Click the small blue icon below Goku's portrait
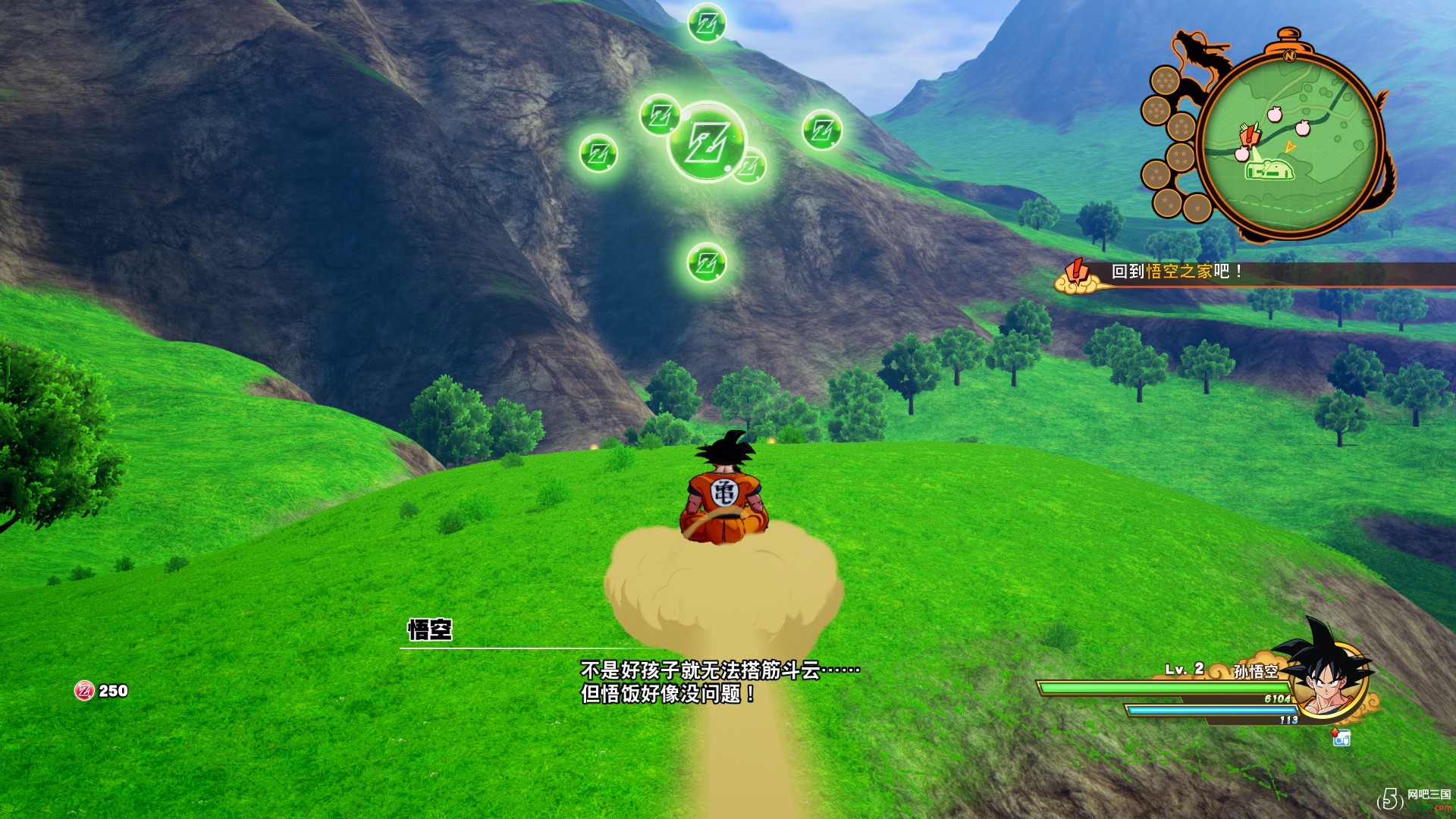The width and height of the screenshot is (1456, 819). [1341, 737]
